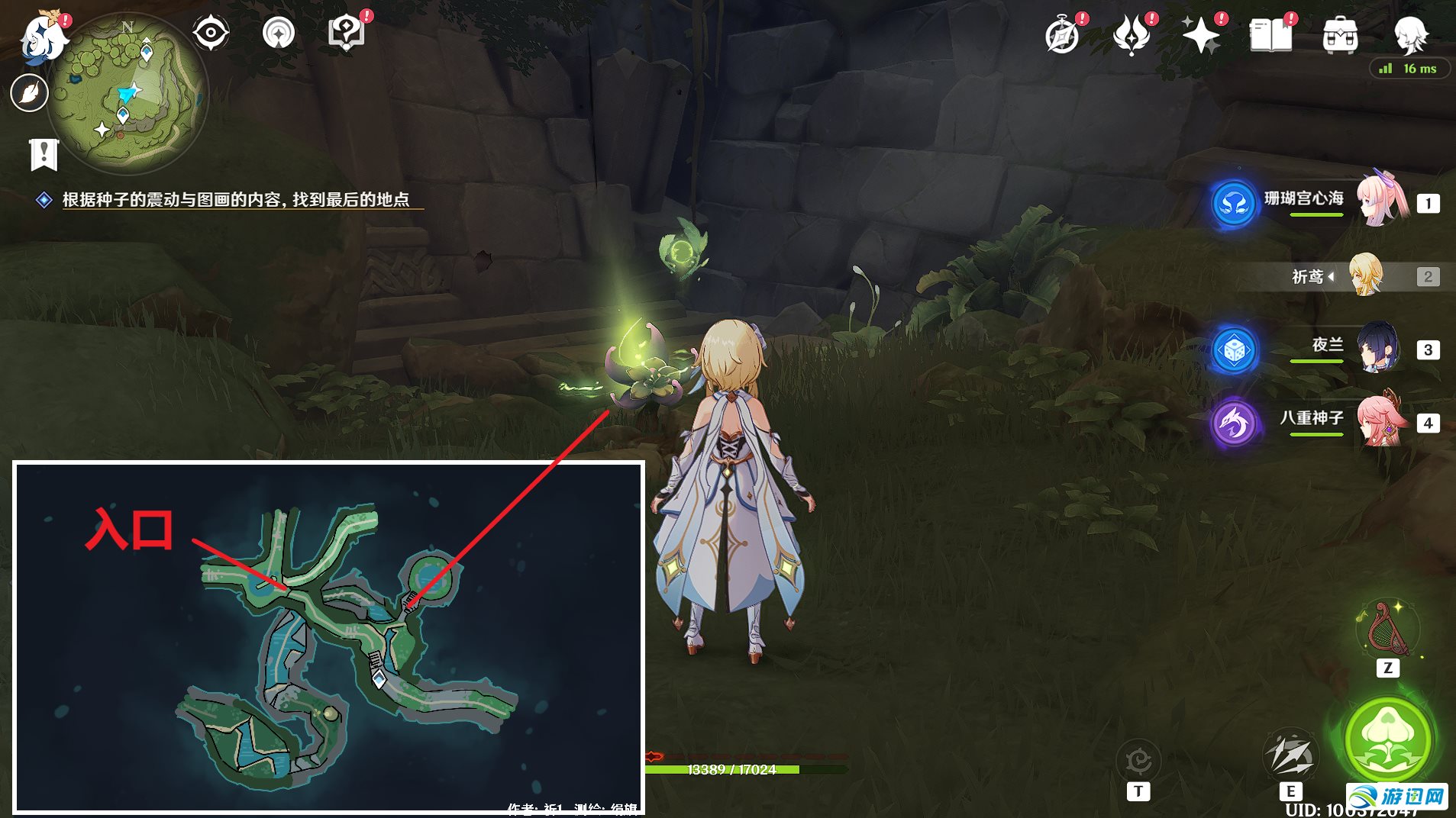Open the quest notification bookmark icon
Image resolution: width=1456 pixels, height=818 pixels.
(x=44, y=154)
